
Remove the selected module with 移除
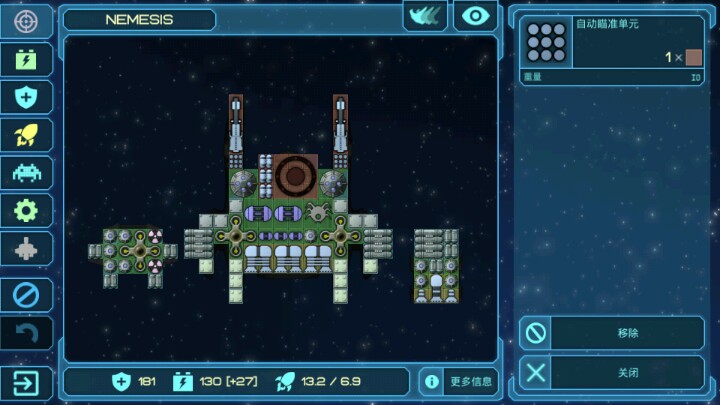(612, 333)
